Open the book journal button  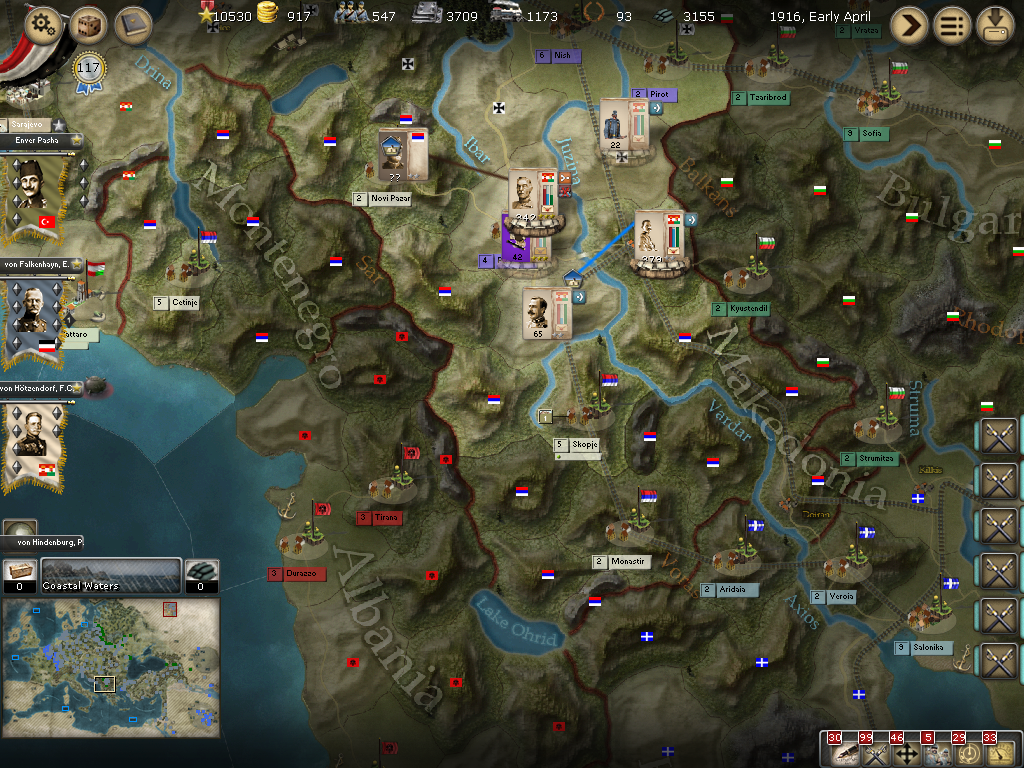[133, 25]
